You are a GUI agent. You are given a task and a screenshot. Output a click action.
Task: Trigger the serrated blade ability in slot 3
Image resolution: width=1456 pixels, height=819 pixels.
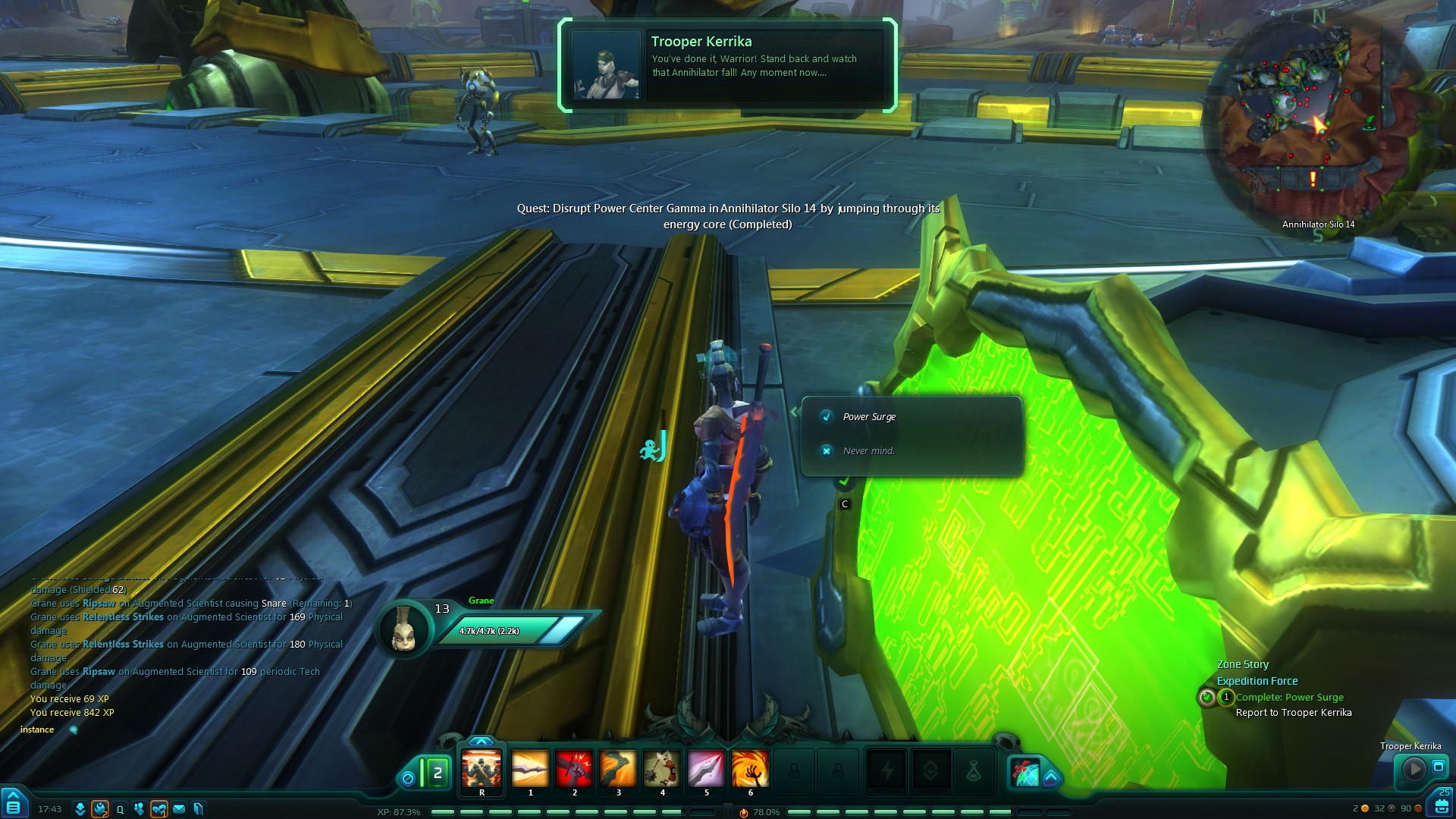coord(618,770)
